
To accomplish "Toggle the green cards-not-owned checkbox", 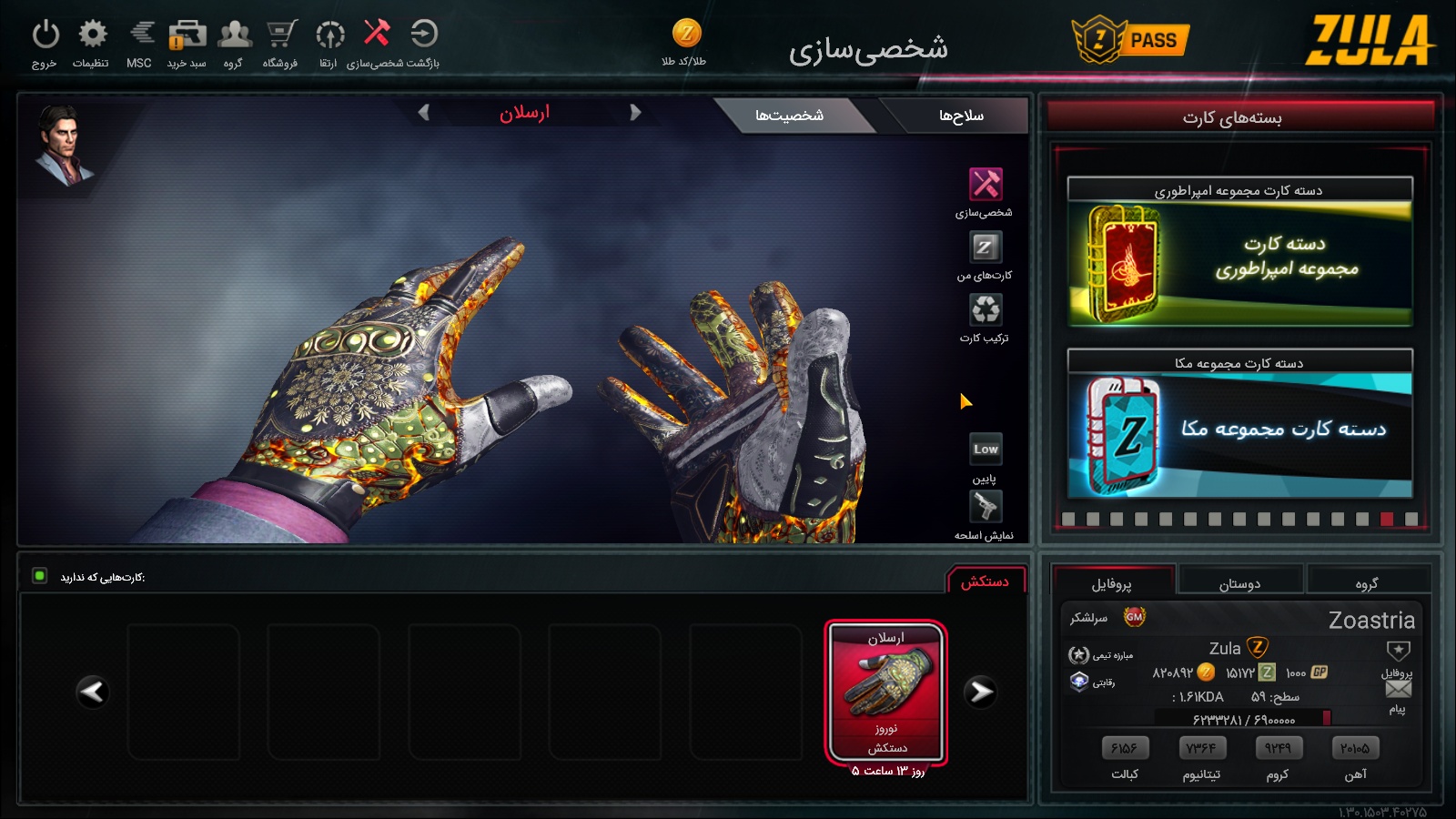I will point(40,576).
